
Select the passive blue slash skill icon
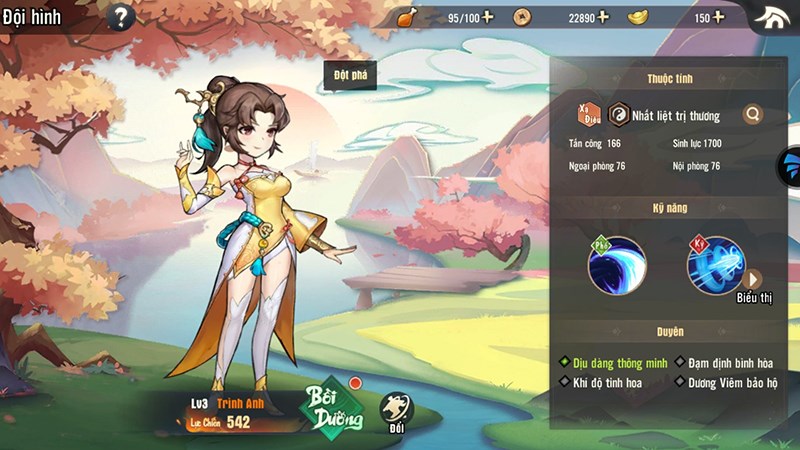pos(616,265)
